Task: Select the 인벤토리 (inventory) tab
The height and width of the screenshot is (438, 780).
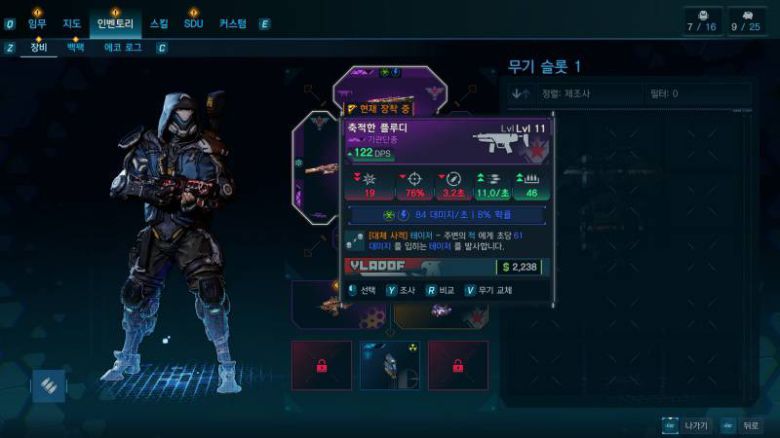Action: [x=116, y=23]
